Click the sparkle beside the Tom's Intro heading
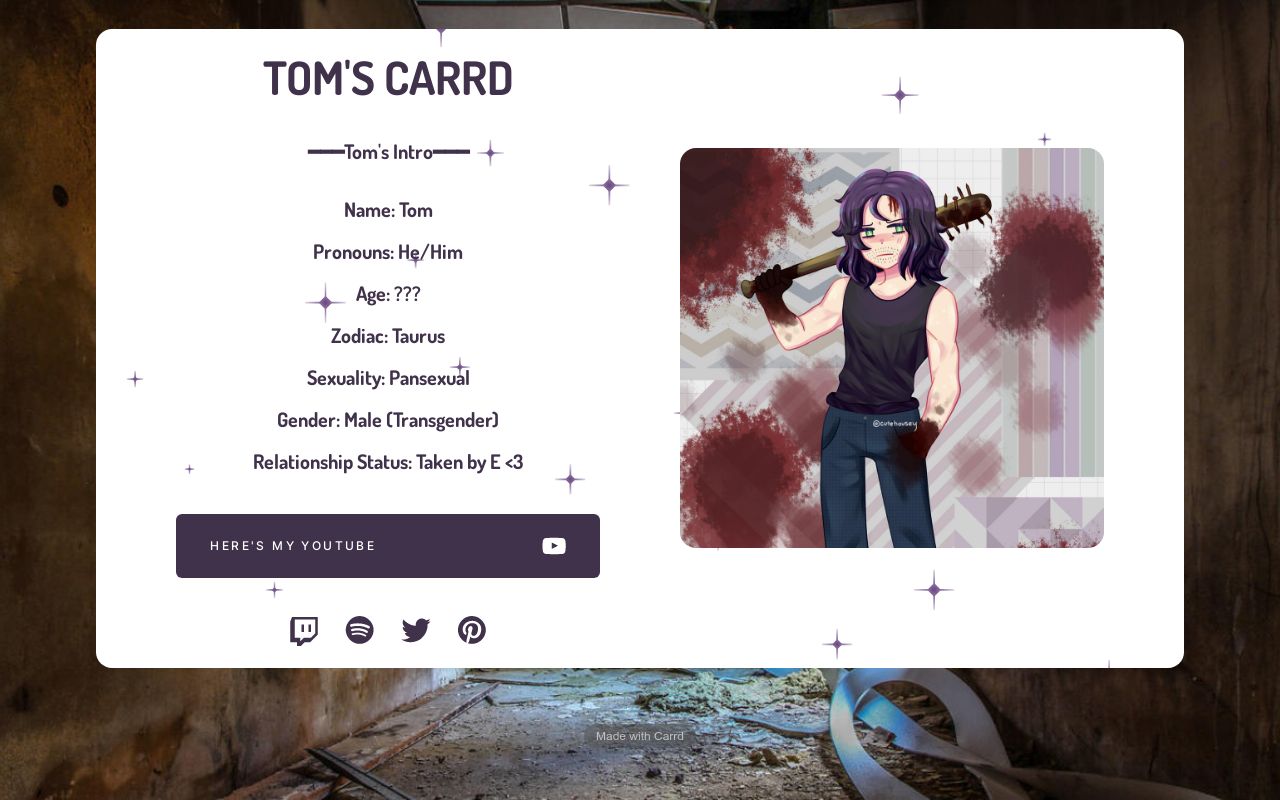The height and width of the screenshot is (800, 1280). tap(490, 153)
